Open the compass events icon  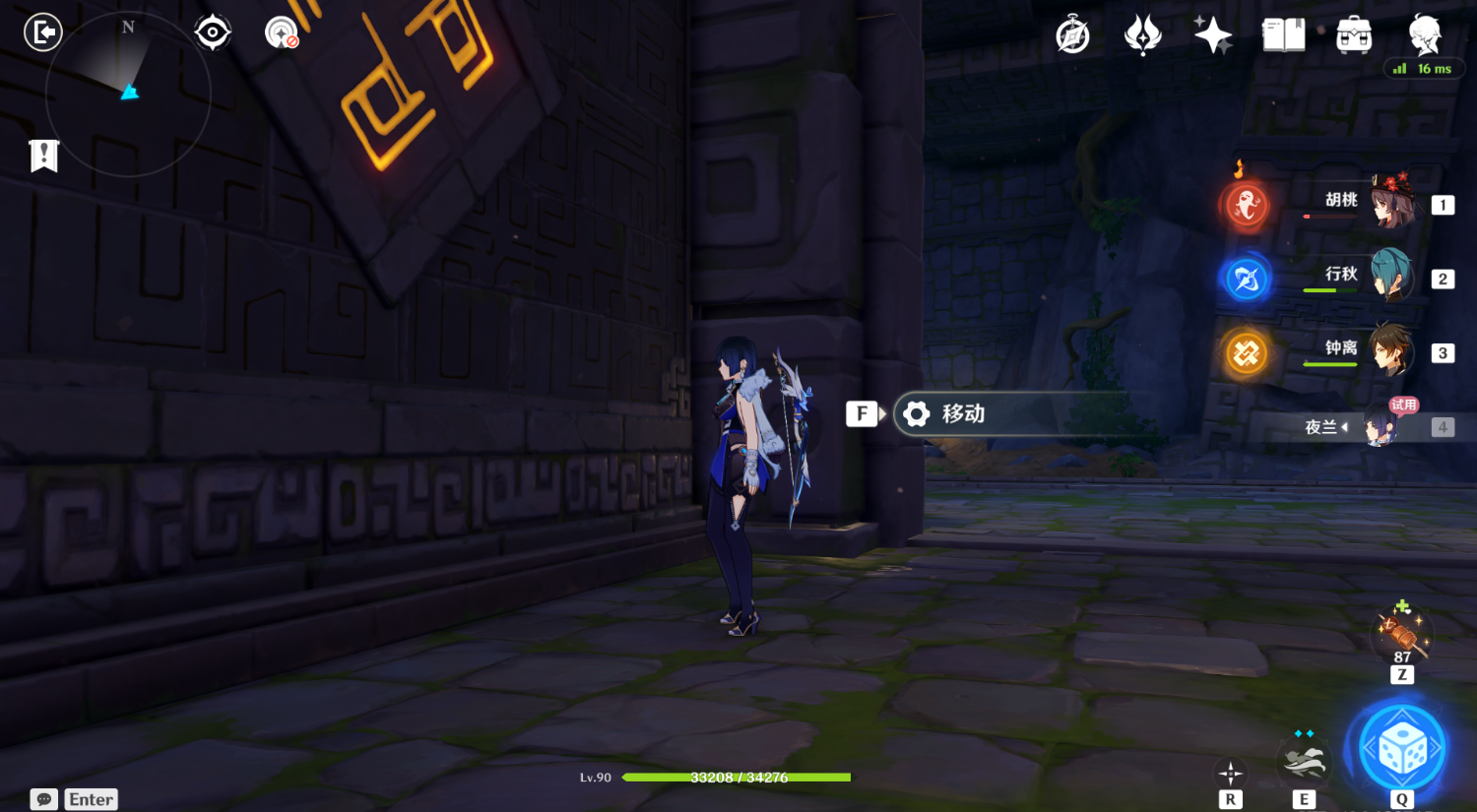pyautogui.click(x=1072, y=36)
